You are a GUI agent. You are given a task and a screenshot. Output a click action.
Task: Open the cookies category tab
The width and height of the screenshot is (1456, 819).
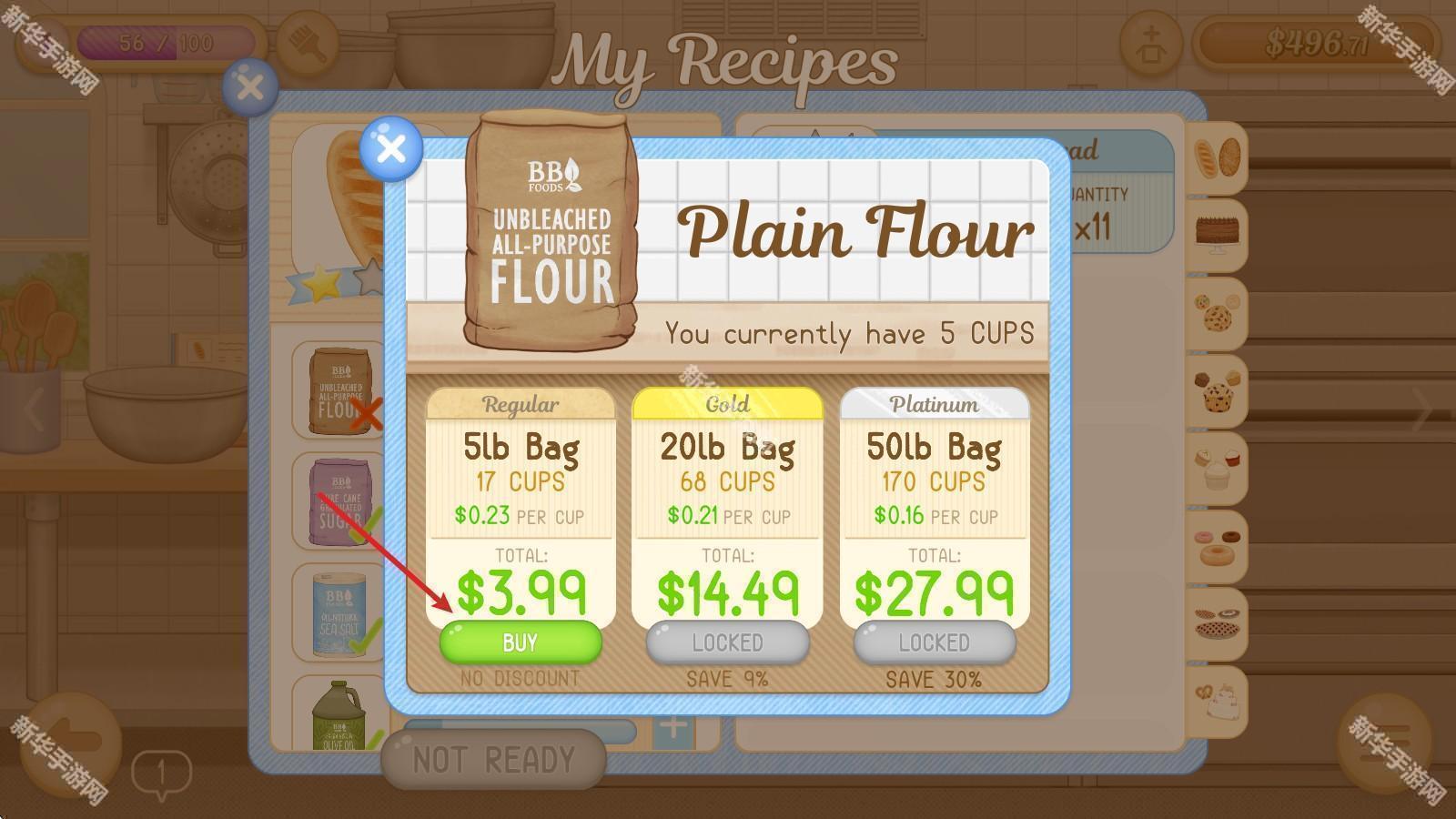tap(1217, 314)
